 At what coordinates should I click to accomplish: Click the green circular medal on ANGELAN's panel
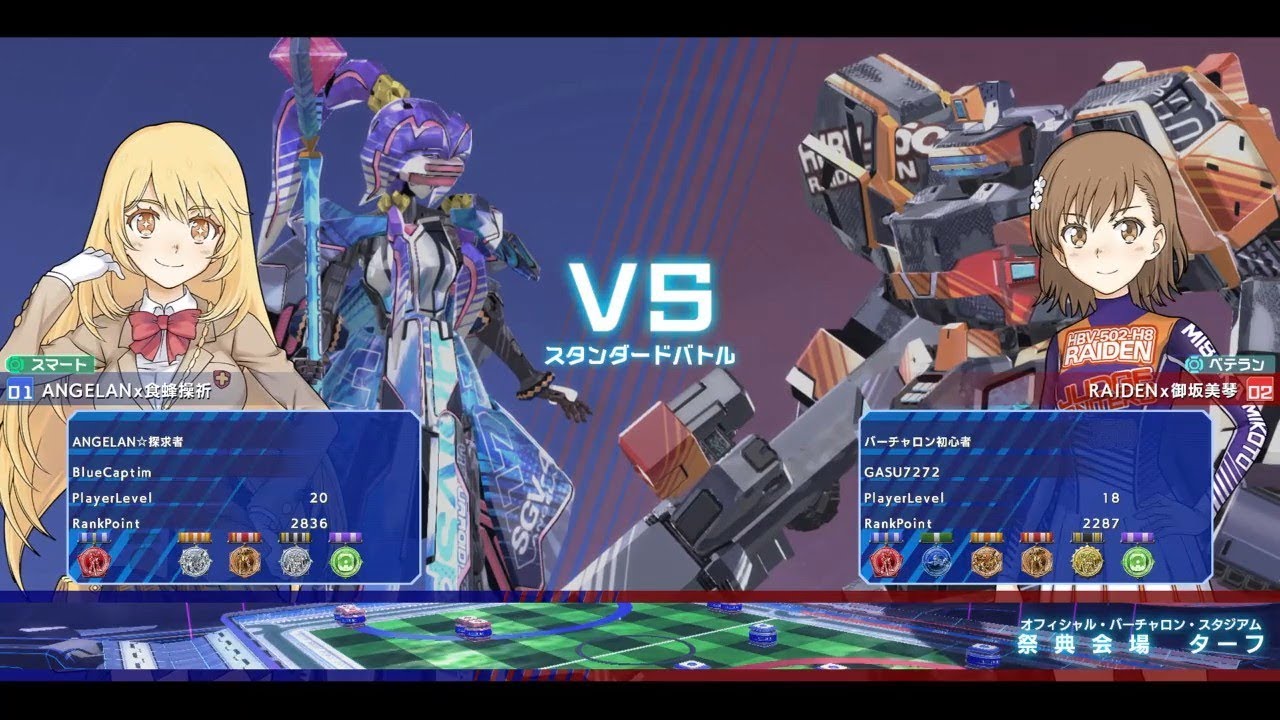click(345, 562)
